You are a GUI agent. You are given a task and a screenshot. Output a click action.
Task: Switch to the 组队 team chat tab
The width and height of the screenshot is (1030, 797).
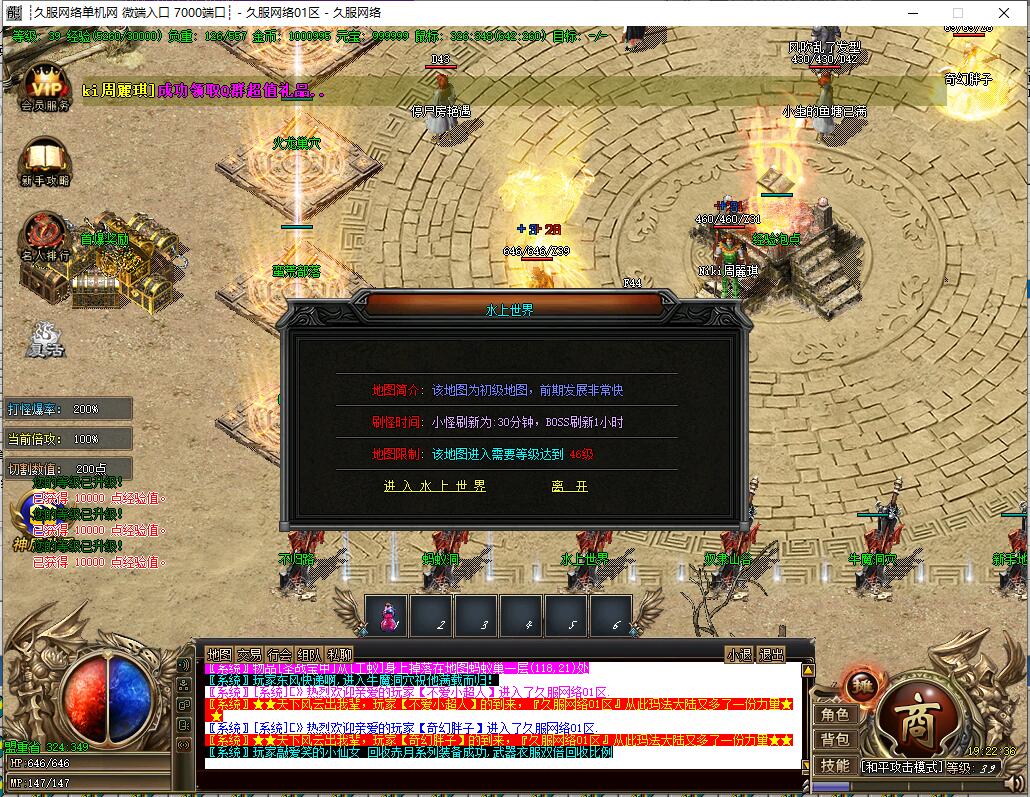pyautogui.click(x=309, y=655)
